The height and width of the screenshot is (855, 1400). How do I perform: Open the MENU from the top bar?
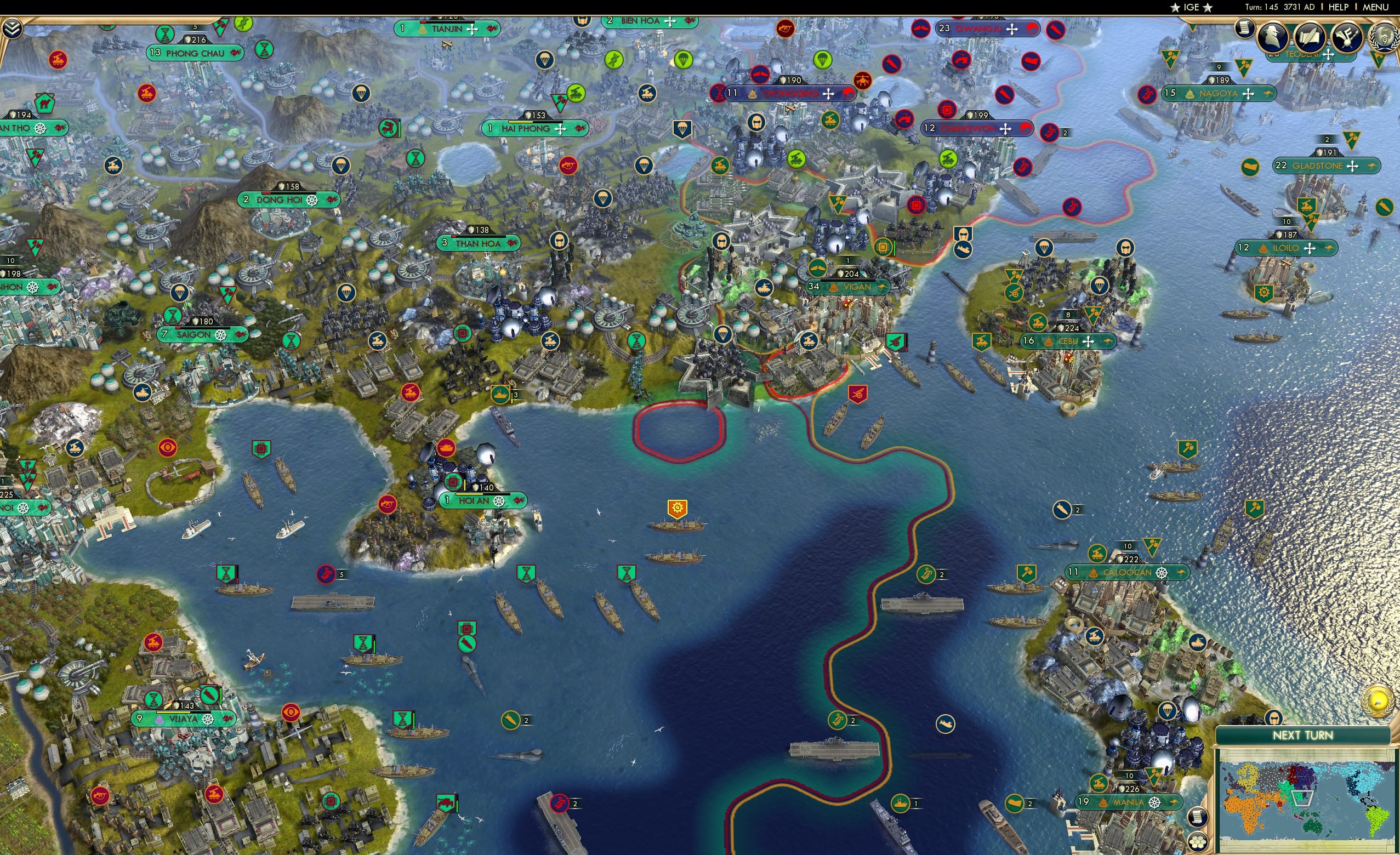pyautogui.click(x=1375, y=7)
